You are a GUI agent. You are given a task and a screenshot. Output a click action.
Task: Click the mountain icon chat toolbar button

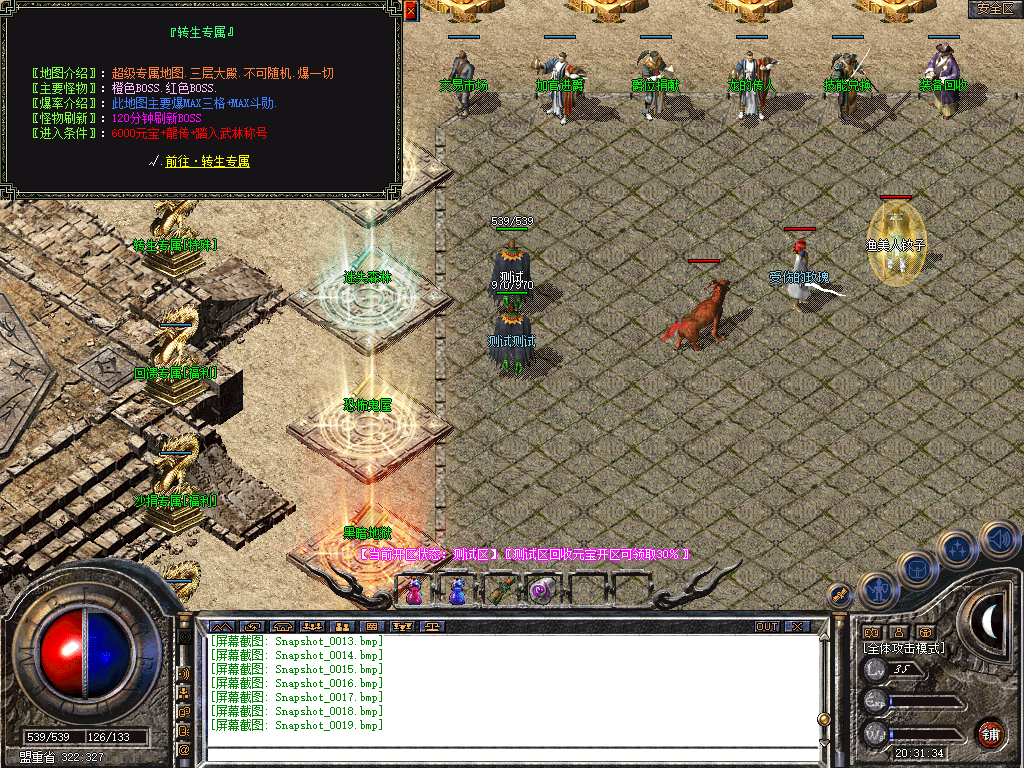click(x=220, y=627)
